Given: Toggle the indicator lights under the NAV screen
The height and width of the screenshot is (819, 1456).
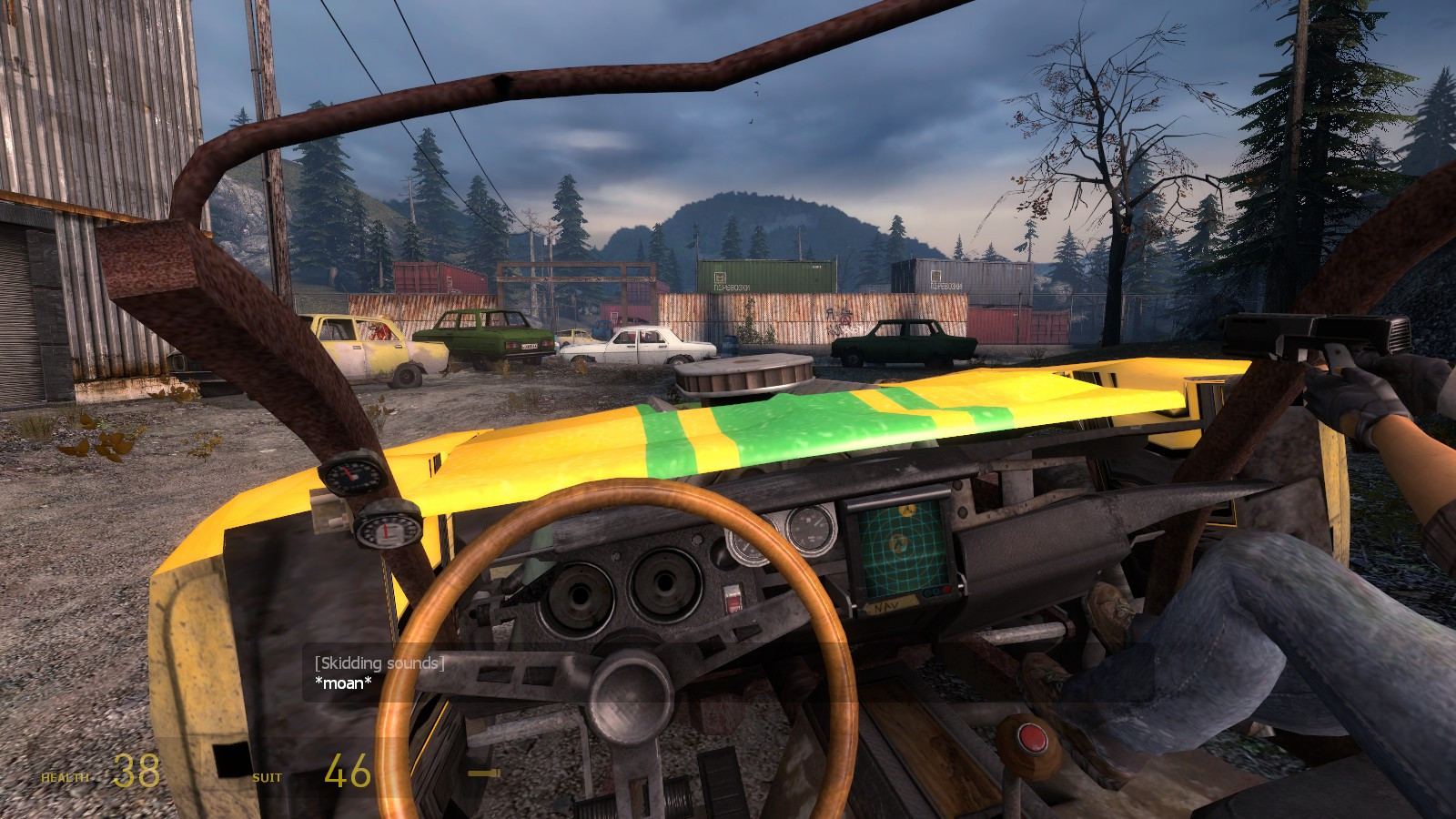Looking at the screenshot, I should tap(935, 591).
